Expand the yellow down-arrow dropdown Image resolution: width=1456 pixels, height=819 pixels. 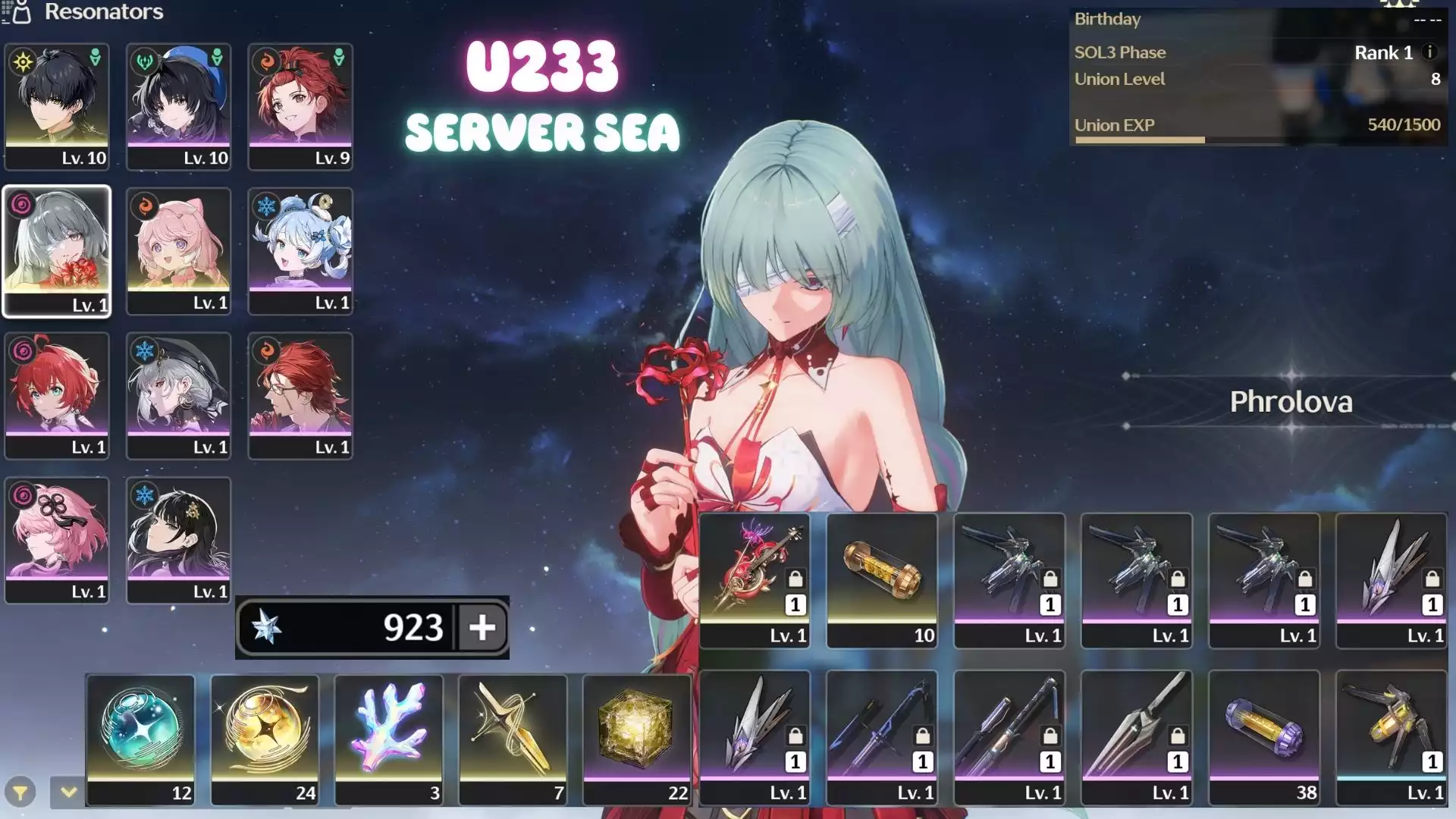(x=68, y=792)
